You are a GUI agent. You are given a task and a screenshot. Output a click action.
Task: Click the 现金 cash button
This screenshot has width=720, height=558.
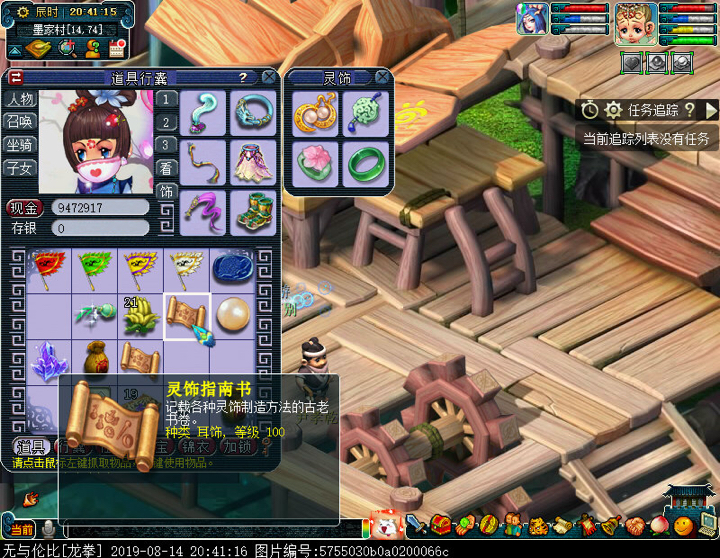pos(24,208)
